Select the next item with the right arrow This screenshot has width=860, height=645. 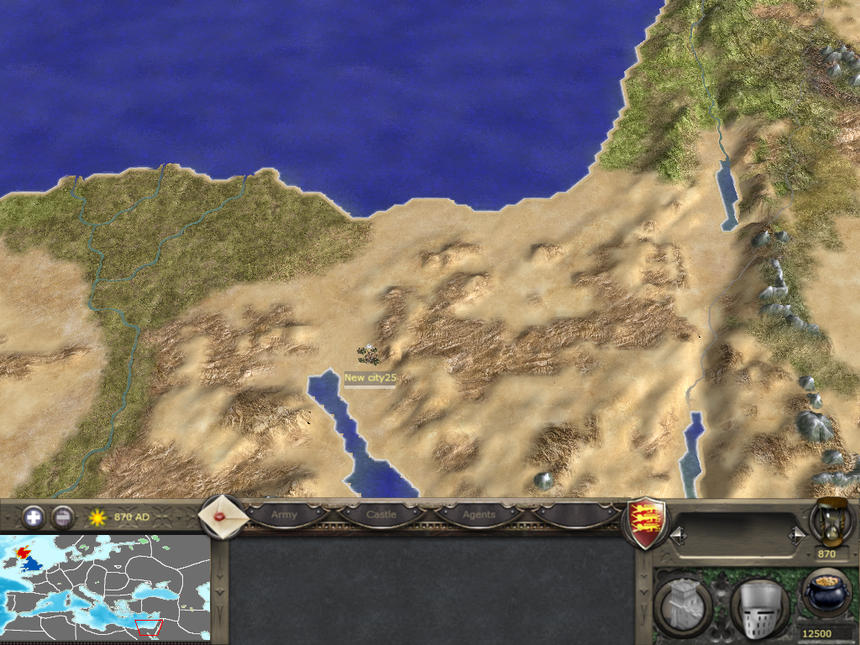coord(797,536)
